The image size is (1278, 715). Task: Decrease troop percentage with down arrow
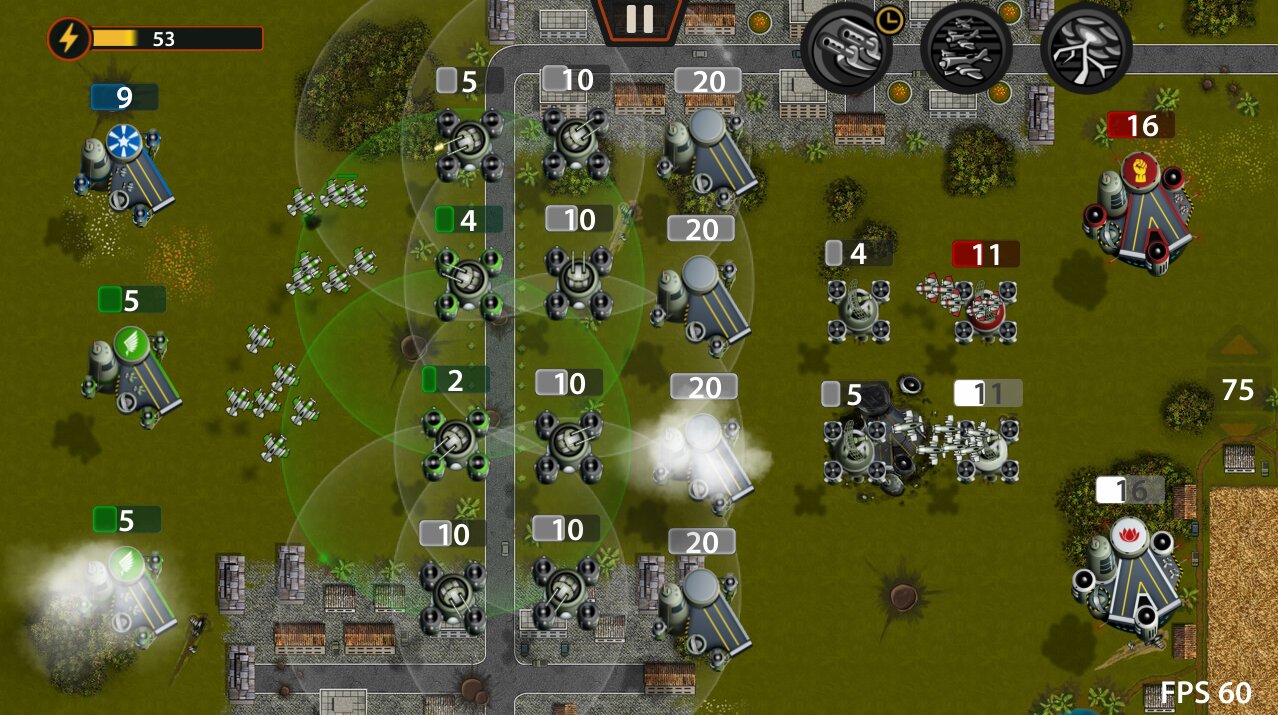click(1238, 431)
